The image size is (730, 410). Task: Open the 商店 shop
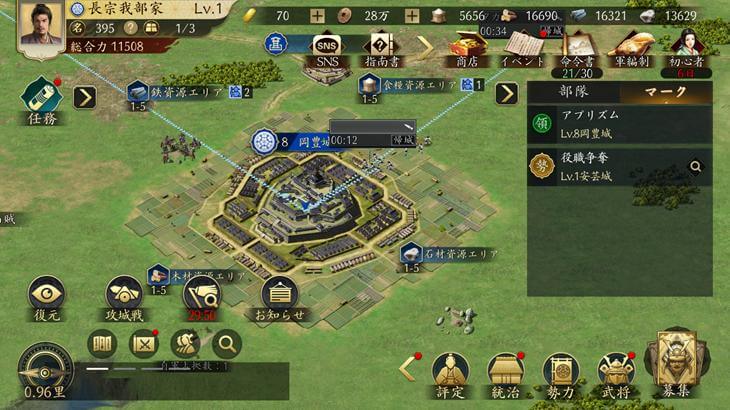(x=466, y=47)
